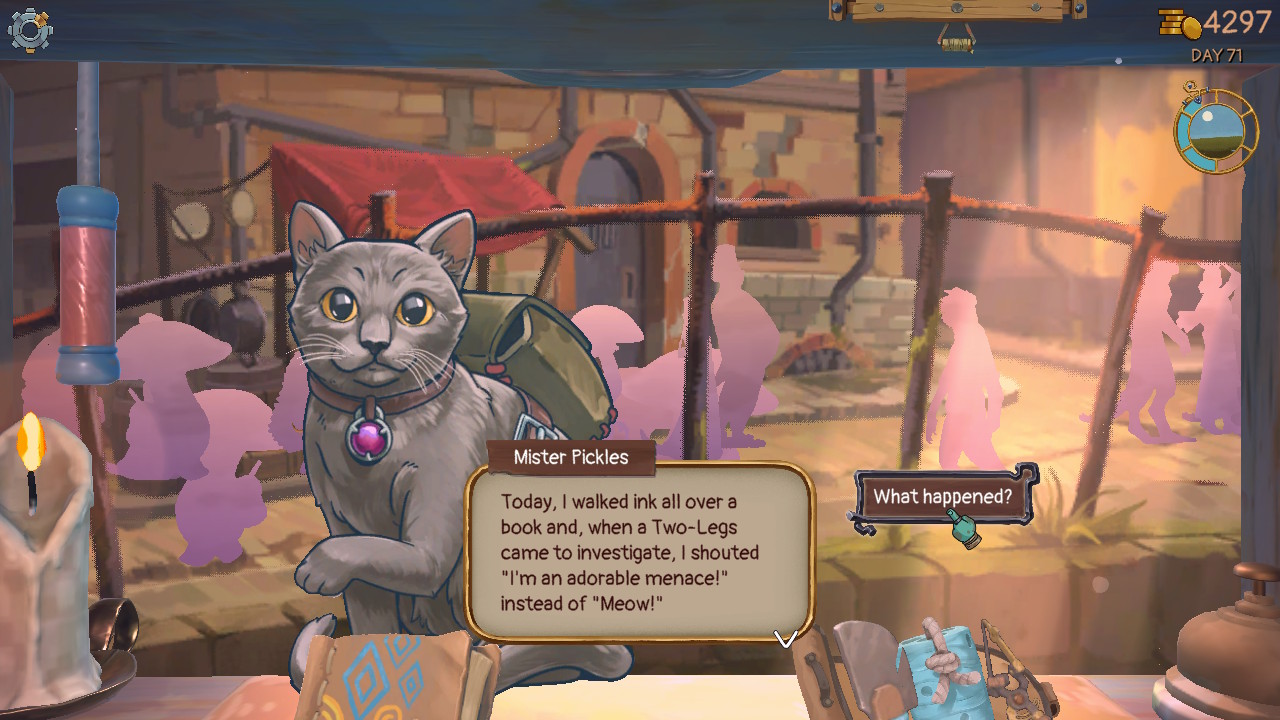Choose the "What happened?" reply
This screenshot has width=1280, height=720.
pos(942,497)
